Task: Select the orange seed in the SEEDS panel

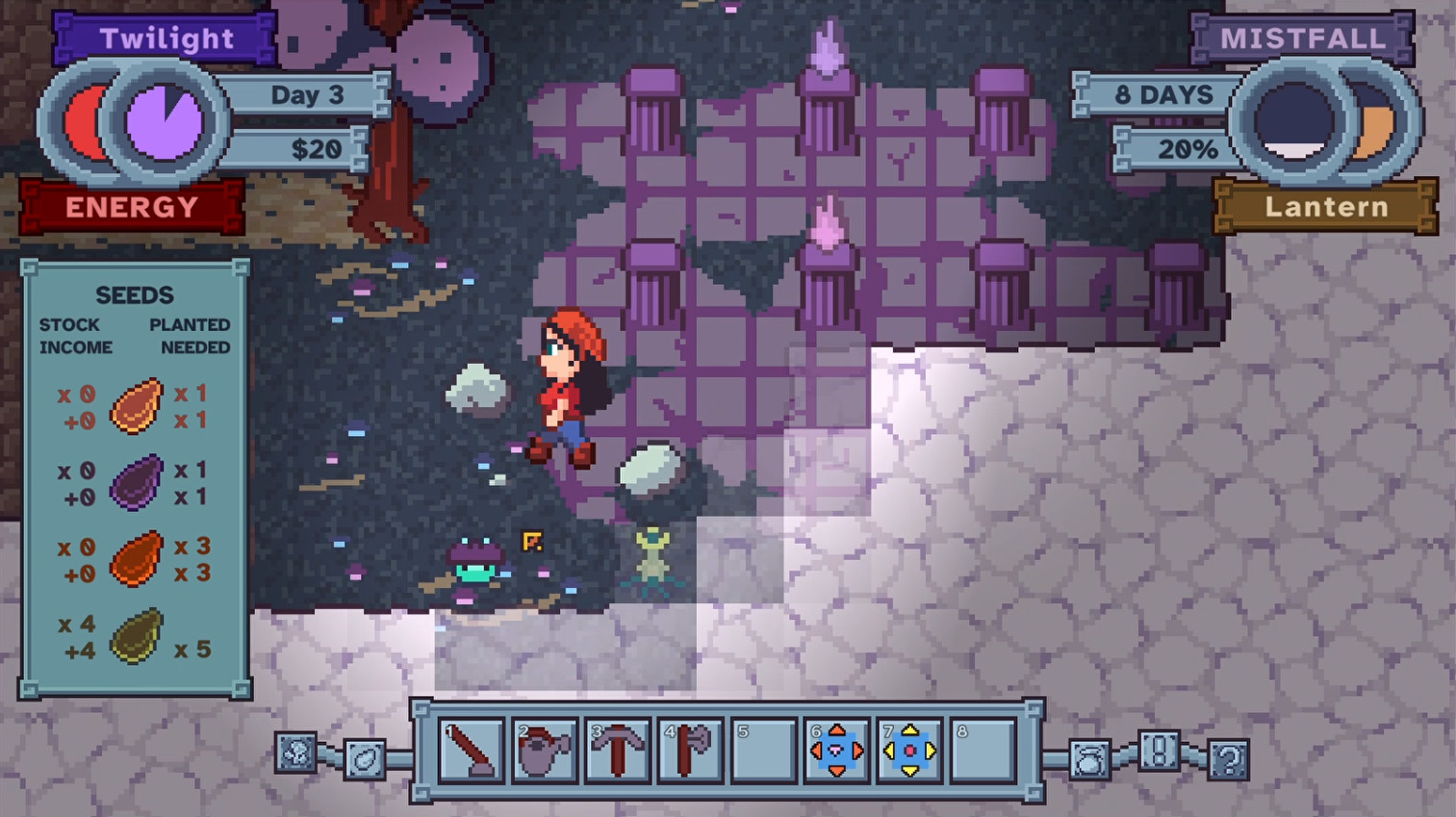Action: 135,559
